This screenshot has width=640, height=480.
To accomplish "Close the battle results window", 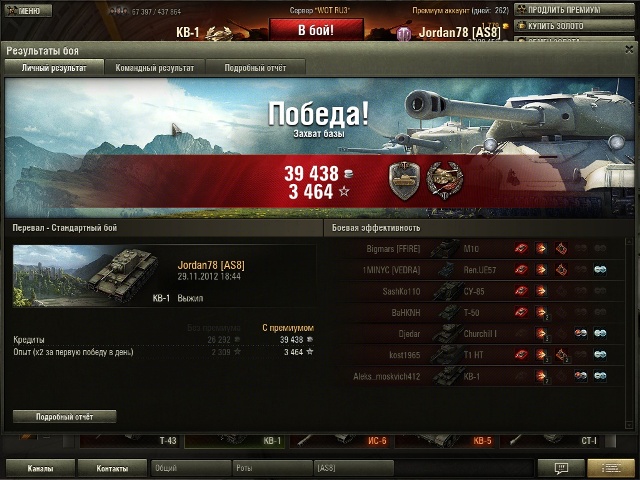I will pyautogui.click(x=629, y=49).
